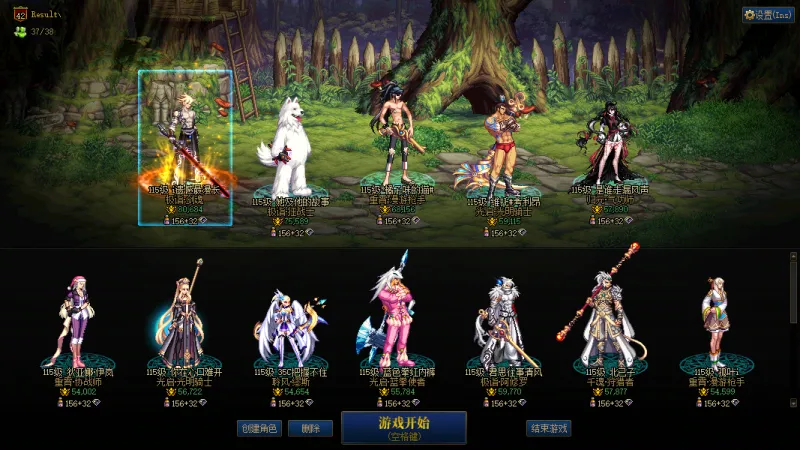Image resolution: width=800 pixels, height=450 pixels.
Task: Select the highlighted blond swordsman character
Action: pyautogui.click(x=185, y=140)
